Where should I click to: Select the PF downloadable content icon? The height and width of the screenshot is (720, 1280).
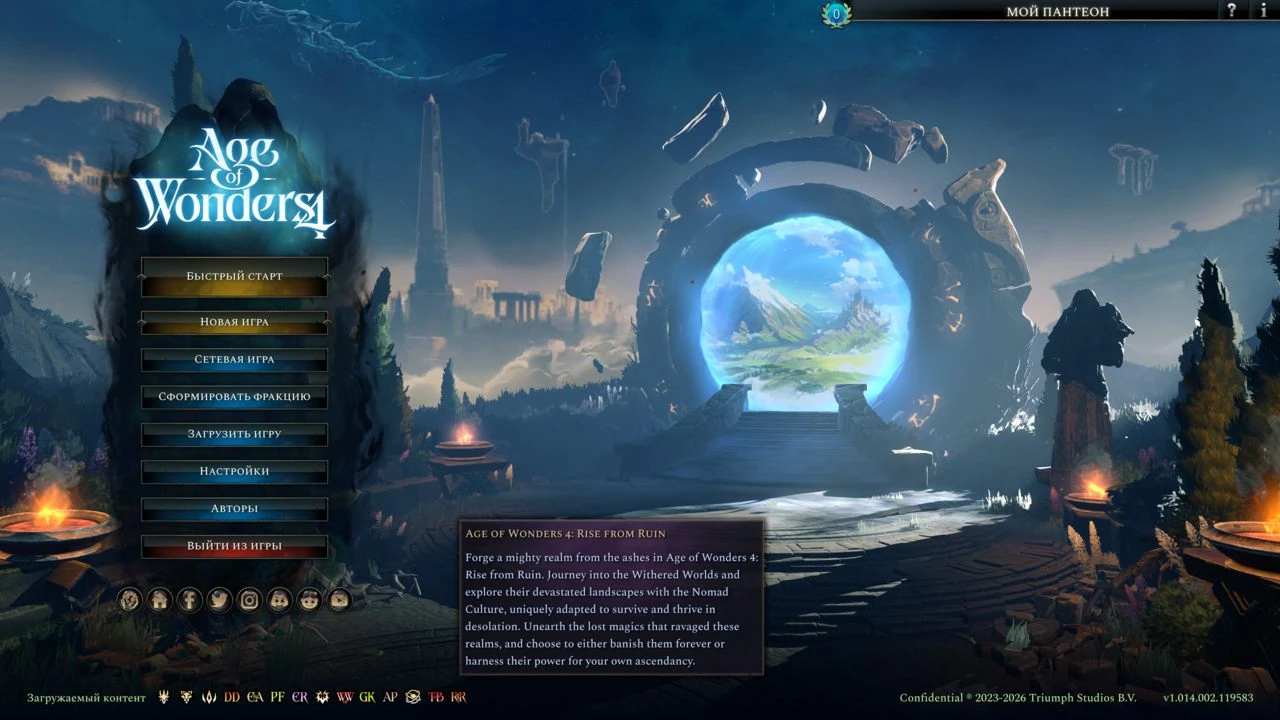[277, 697]
